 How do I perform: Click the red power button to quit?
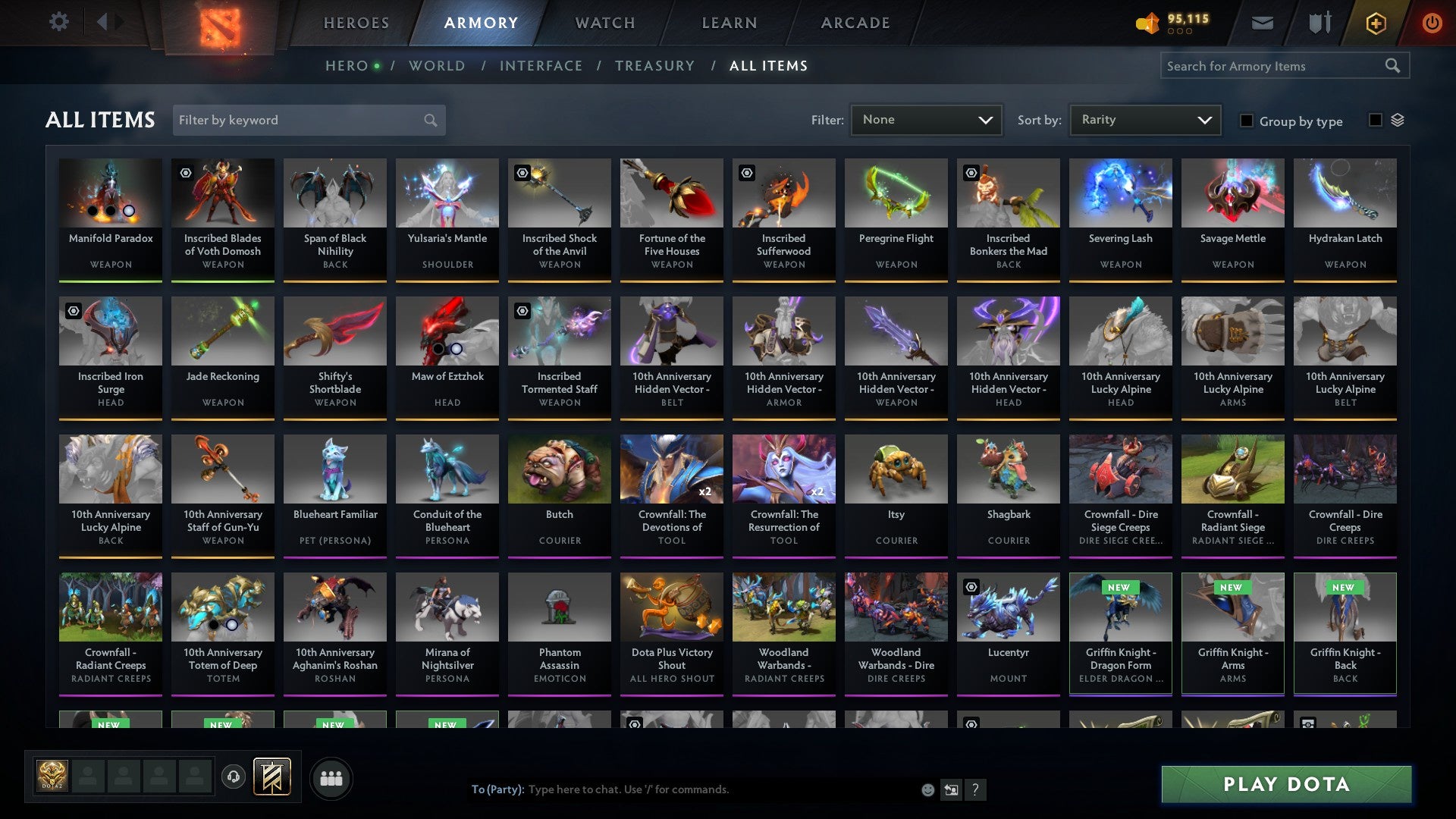pos(1432,22)
